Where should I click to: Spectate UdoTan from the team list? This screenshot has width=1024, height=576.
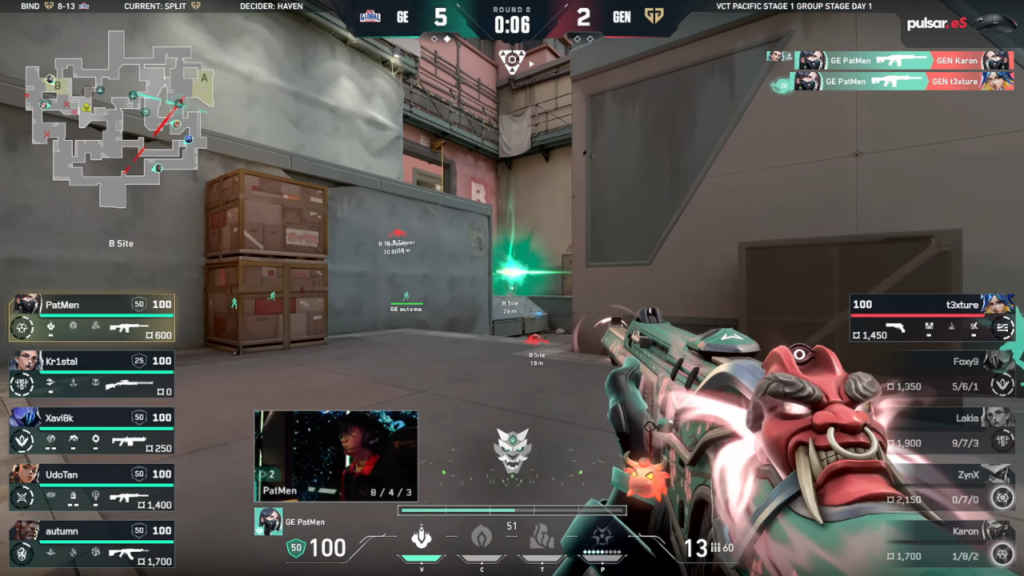click(92, 486)
